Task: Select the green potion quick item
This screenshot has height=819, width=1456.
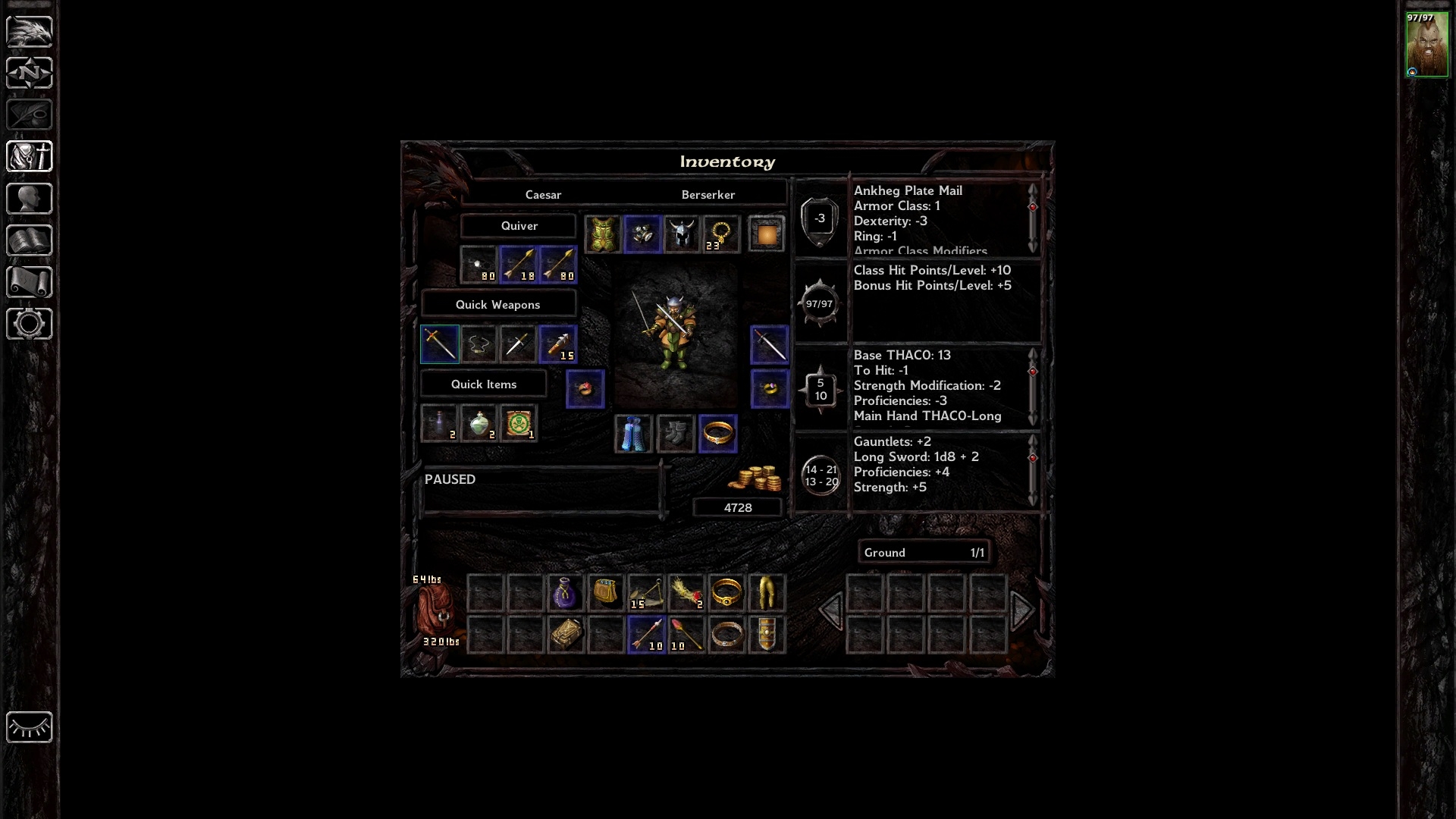Action: click(x=479, y=423)
